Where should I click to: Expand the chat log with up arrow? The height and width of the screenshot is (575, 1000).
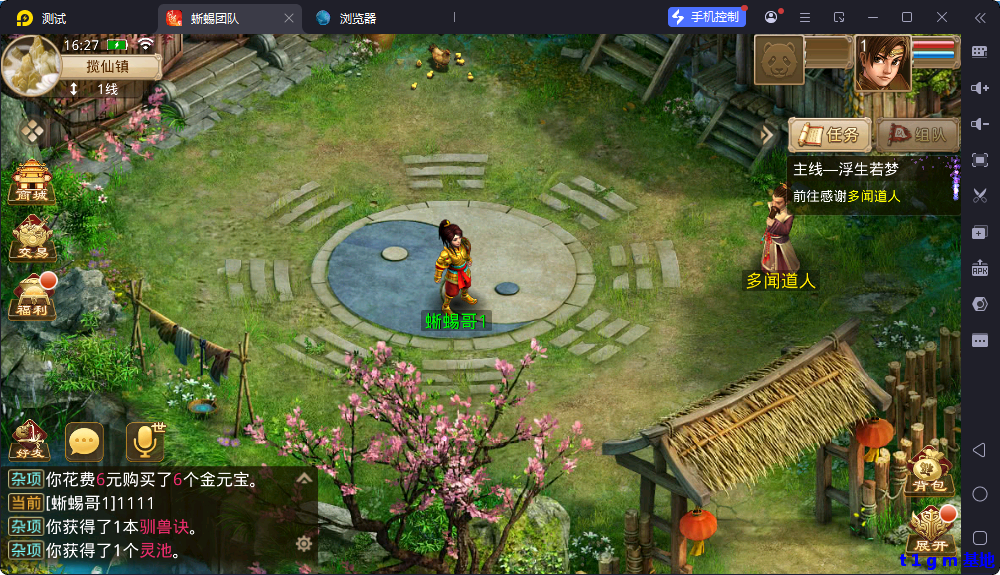click(x=304, y=479)
